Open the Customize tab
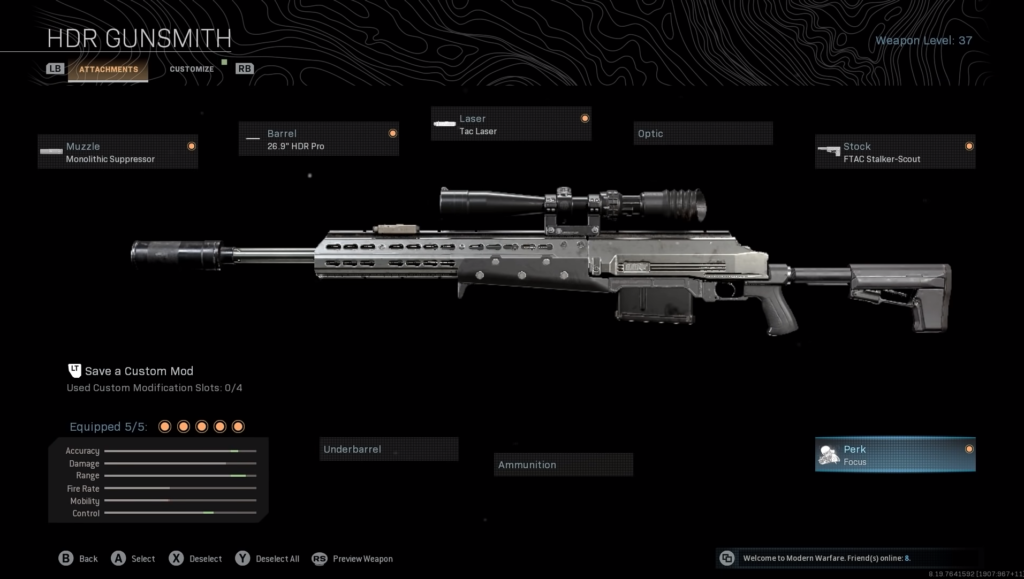 tap(191, 69)
